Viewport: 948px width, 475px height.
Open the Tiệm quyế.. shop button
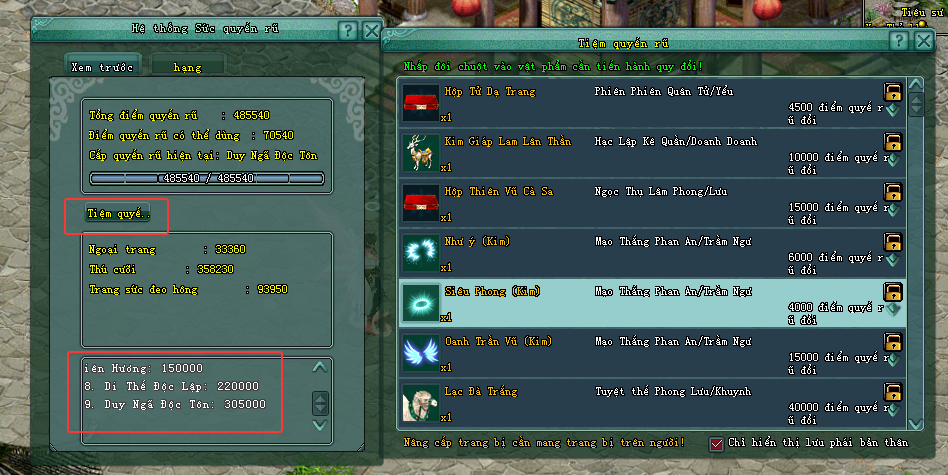coord(118,214)
